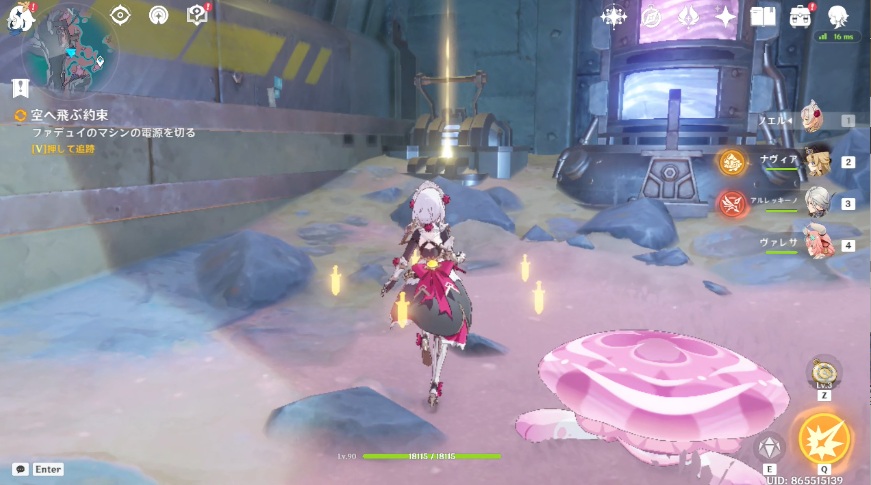Image resolution: width=871 pixels, height=485 pixels.
Task: Open the circular minimap
Action: tap(69, 48)
